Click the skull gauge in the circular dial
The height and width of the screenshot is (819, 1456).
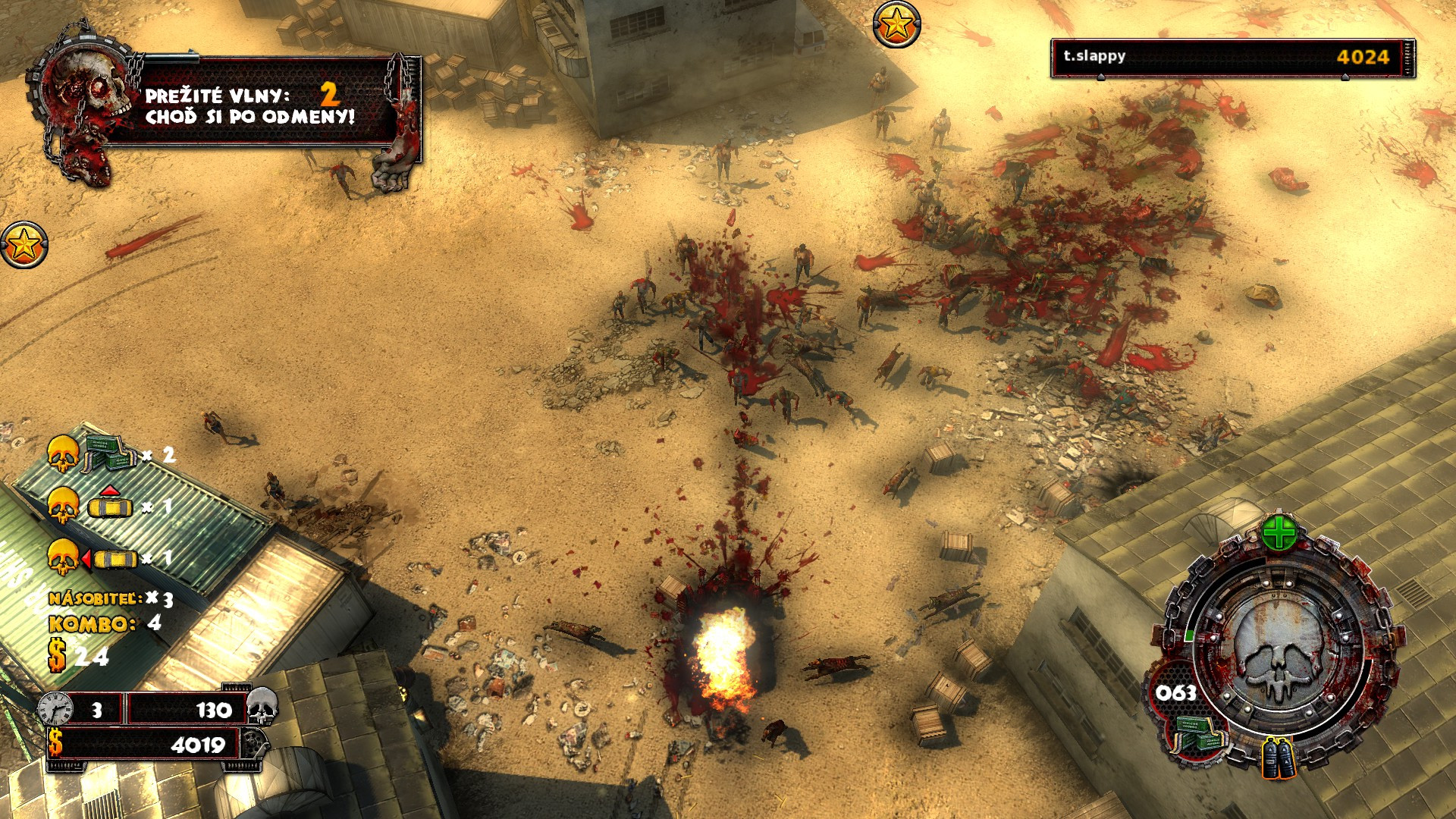click(x=1279, y=648)
